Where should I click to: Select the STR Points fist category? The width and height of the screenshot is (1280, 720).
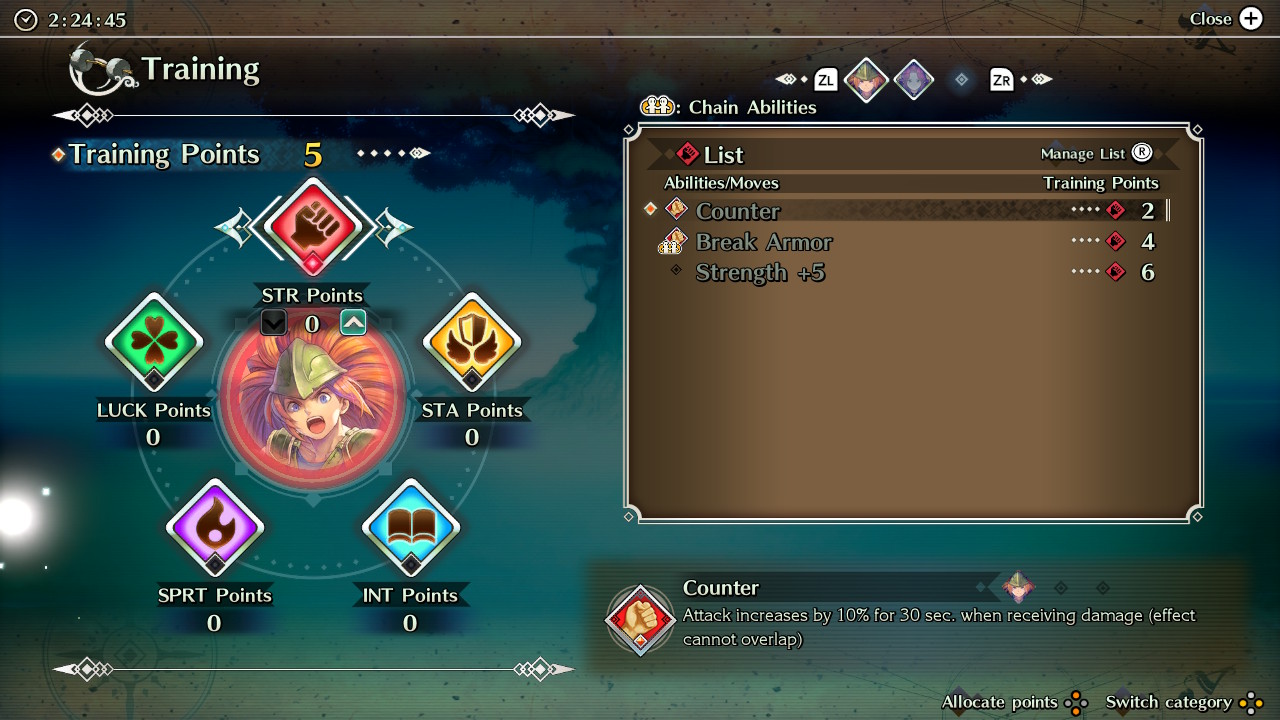pyautogui.click(x=314, y=226)
